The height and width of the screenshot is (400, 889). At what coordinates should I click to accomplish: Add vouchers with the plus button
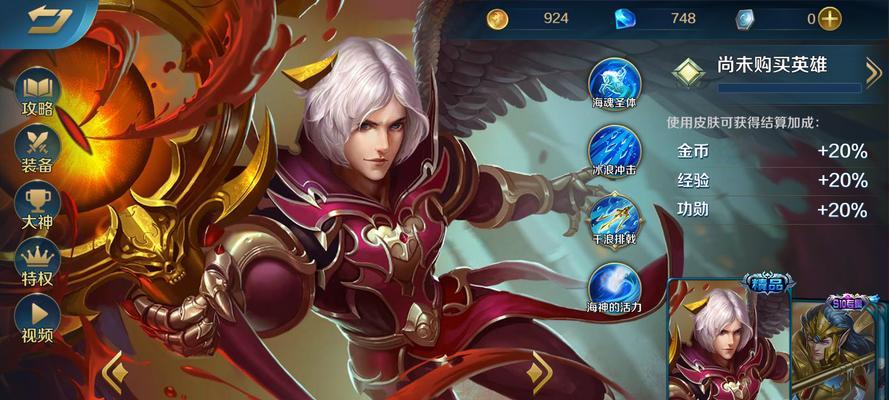click(830, 18)
